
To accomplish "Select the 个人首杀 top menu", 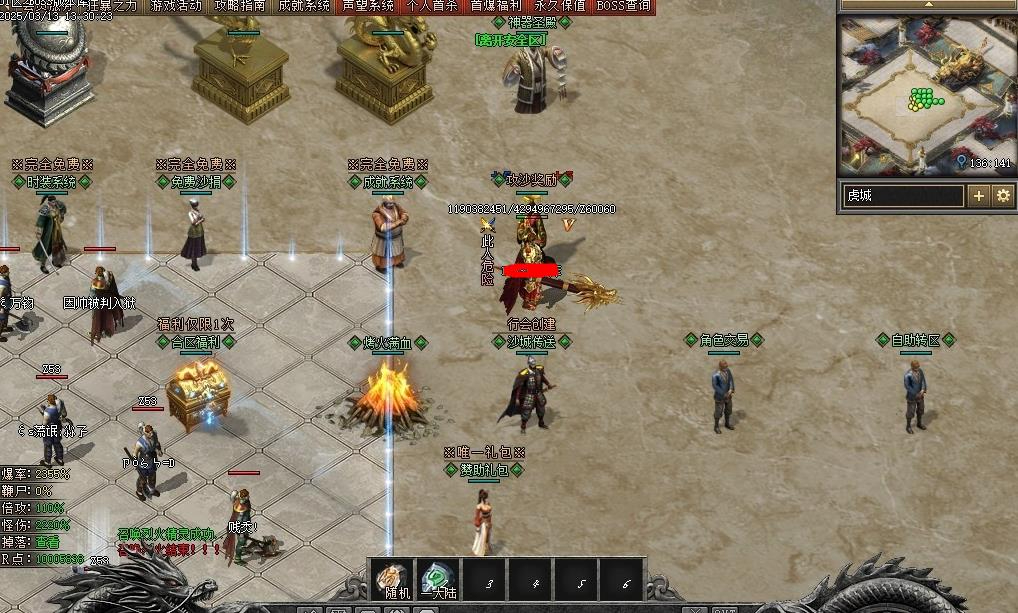I will (x=432, y=6).
